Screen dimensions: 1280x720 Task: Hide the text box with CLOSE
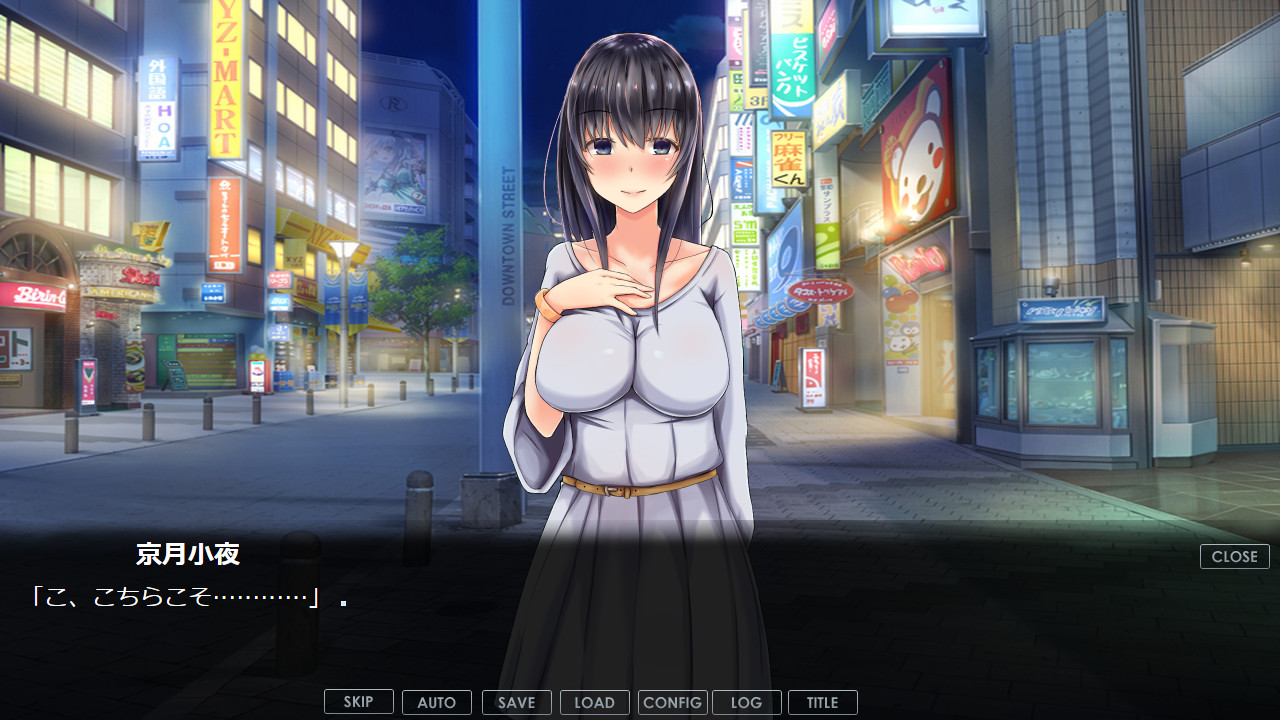pyautogui.click(x=1235, y=557)
